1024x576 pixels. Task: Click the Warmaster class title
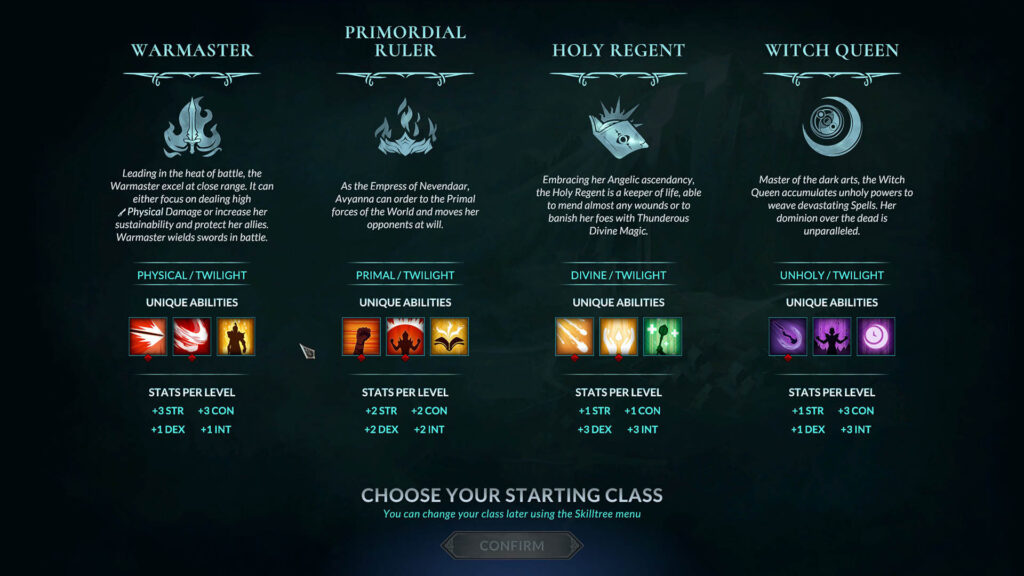pyautogui.click(x=192, y=50)
